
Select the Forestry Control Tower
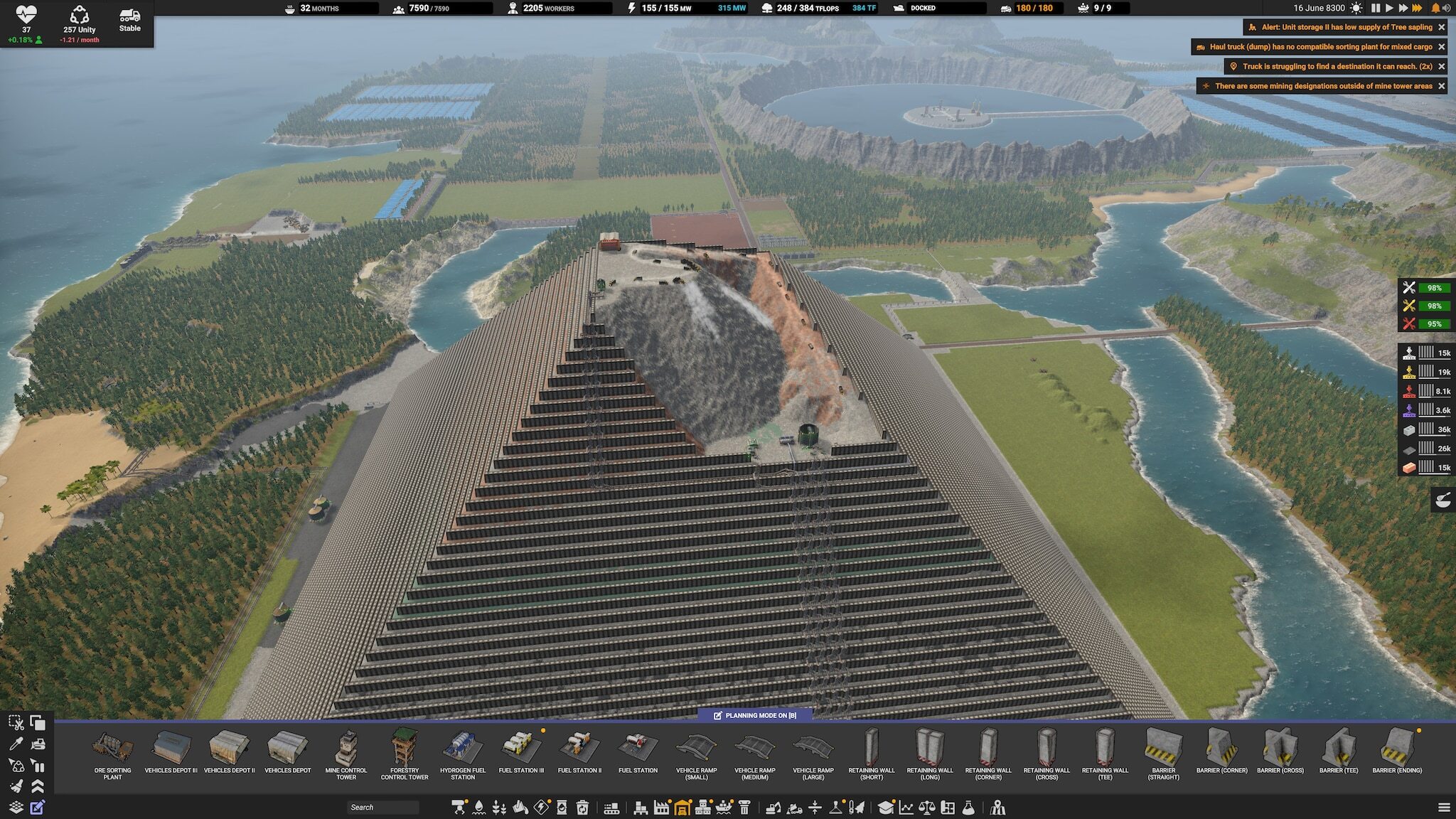click(x=405, y=755)
